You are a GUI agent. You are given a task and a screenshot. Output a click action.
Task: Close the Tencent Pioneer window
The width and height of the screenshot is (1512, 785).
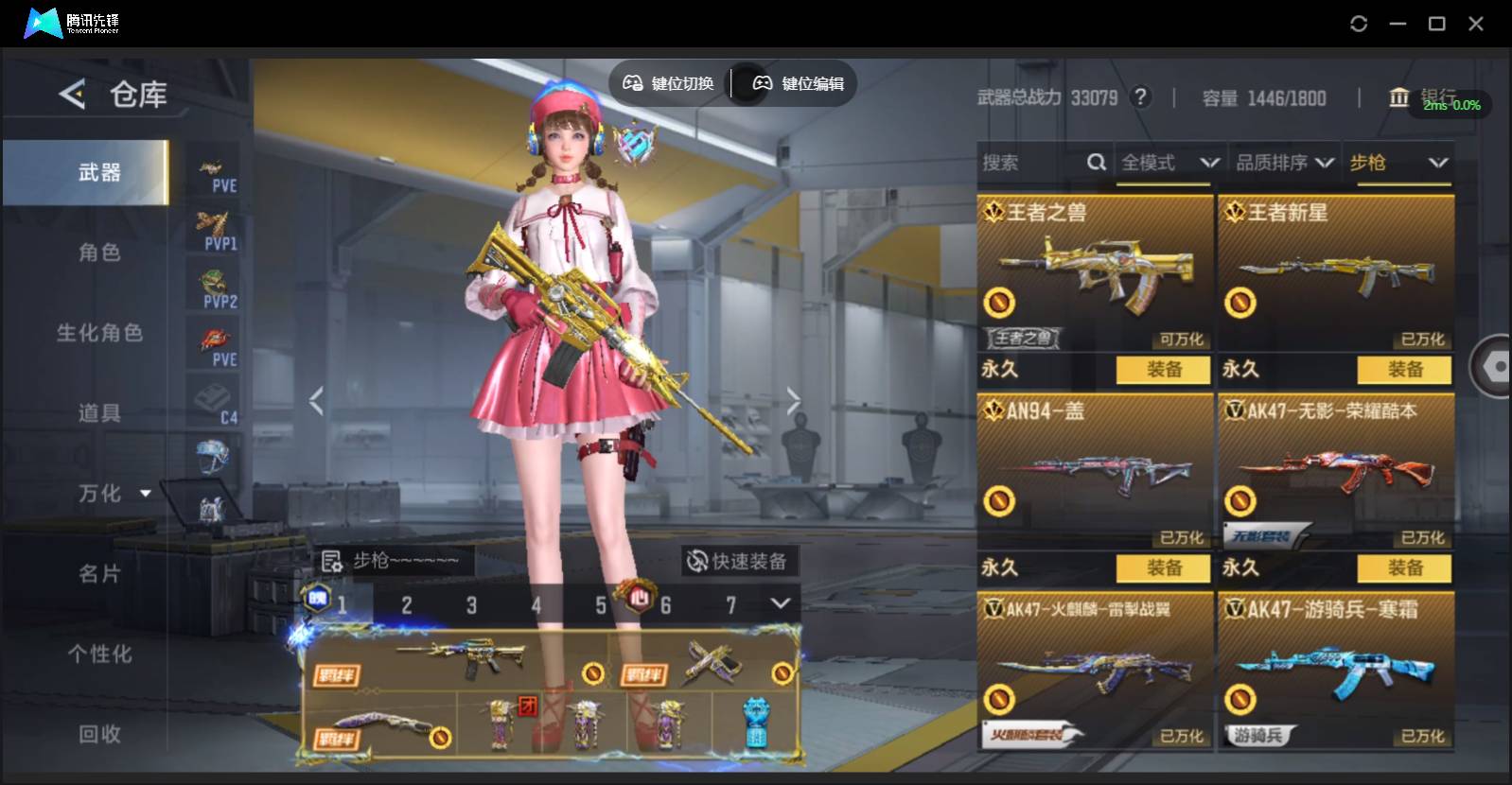[x=1475, y=24]
